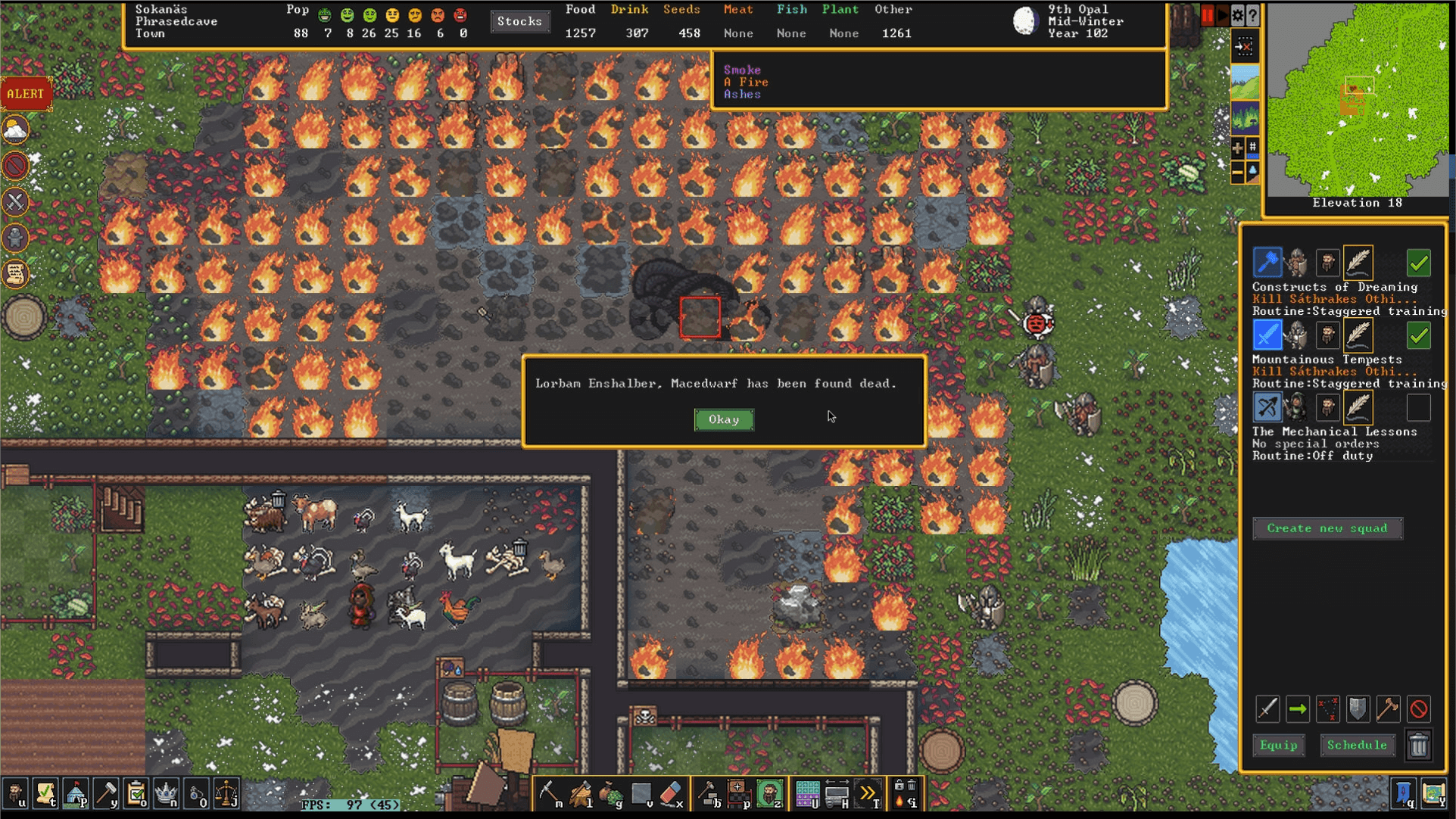This screenshot has height=819, width=1456.
Task: Select the Mountainous Tempests sword squad icon
Action: 1267,335
